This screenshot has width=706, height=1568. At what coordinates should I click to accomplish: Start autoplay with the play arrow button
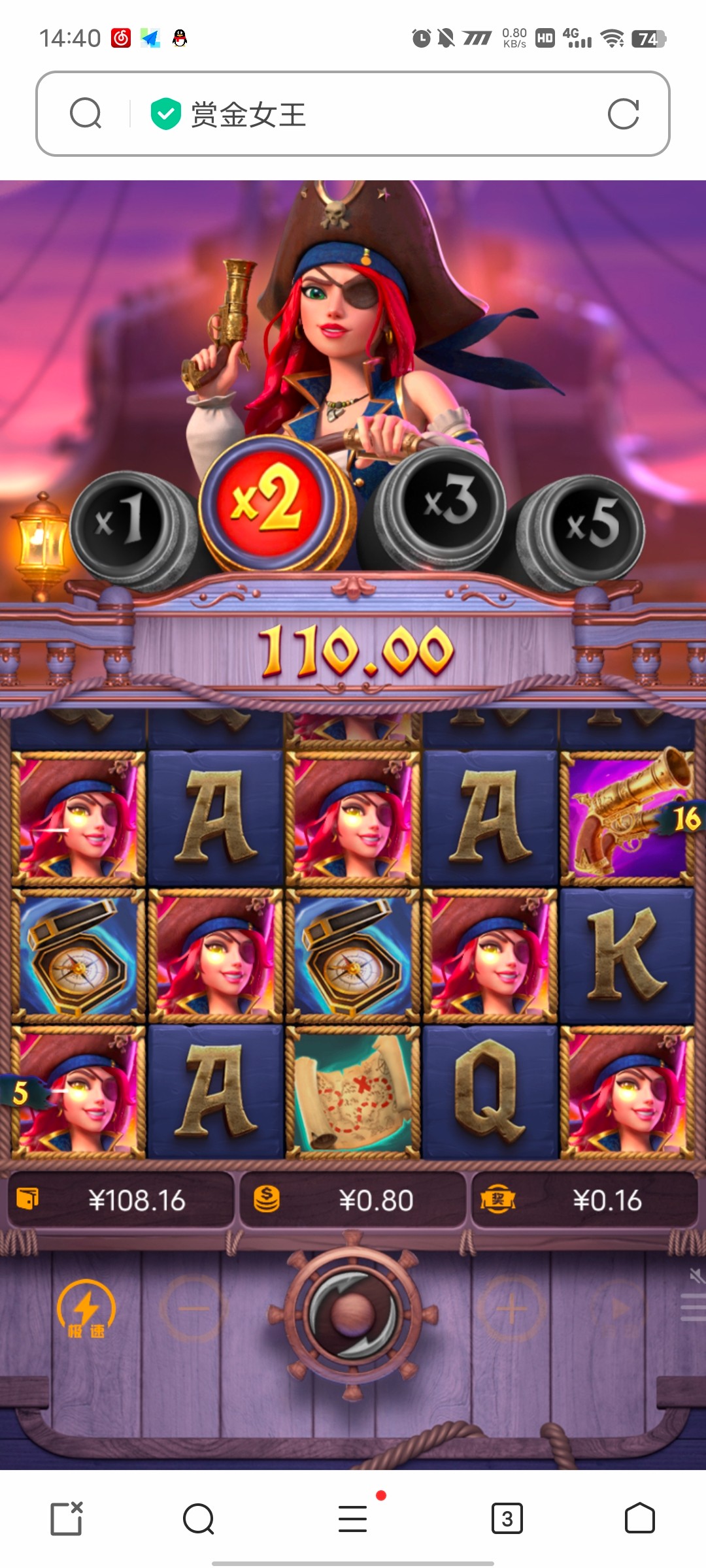point(618,1309)
